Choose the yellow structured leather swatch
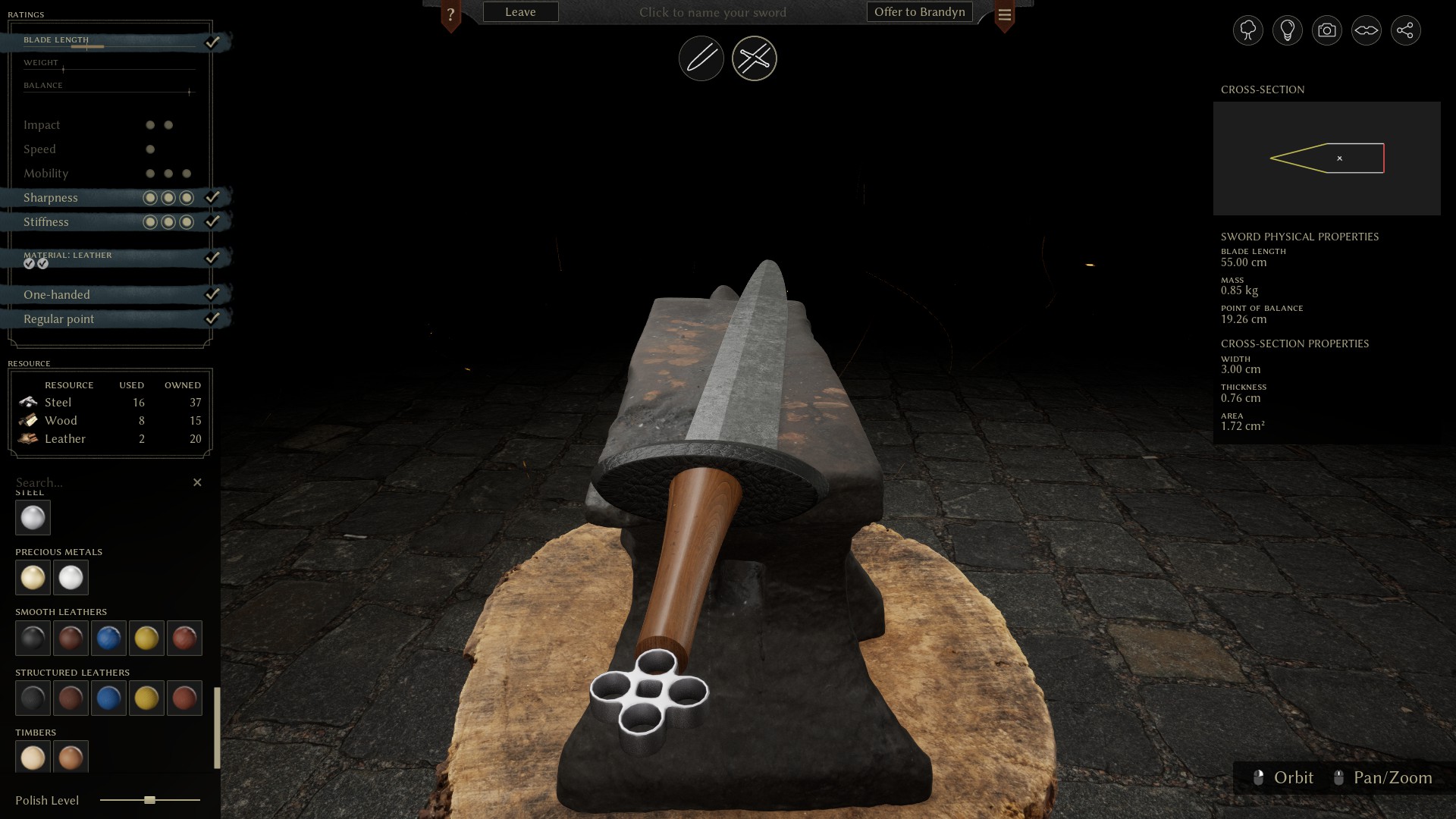Image resolution: width=1456 pixels, height=819 pixels. pos(146,698)
